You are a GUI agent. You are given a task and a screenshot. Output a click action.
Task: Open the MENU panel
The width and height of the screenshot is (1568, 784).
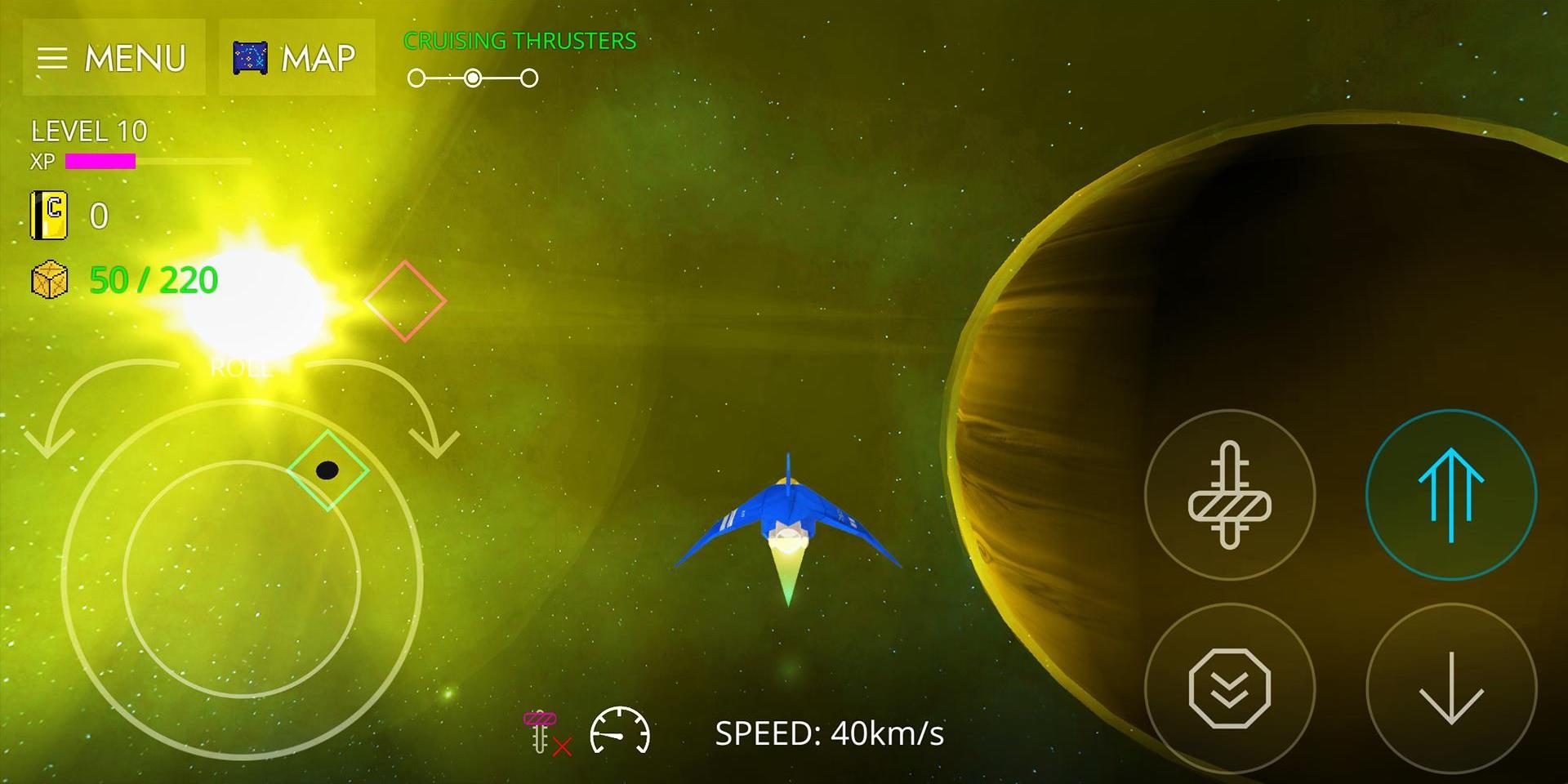pos(114,57)
